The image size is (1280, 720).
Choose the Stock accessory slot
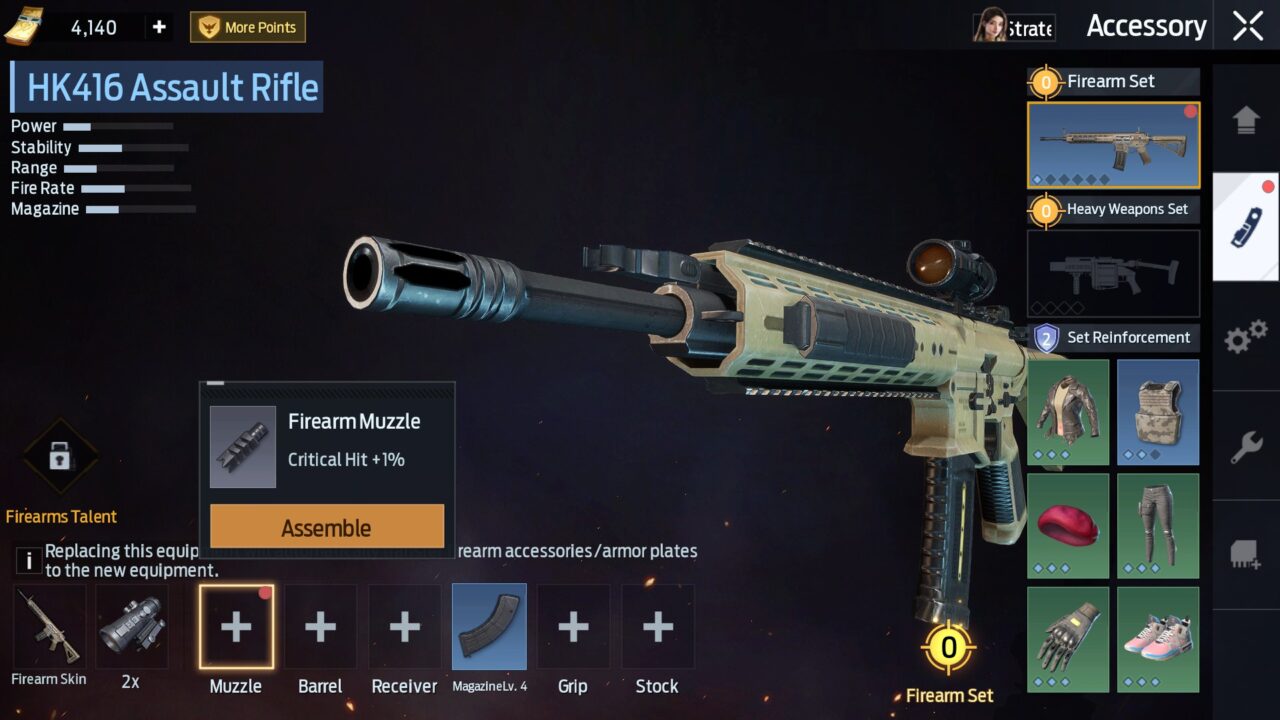[x=657, y=627]
